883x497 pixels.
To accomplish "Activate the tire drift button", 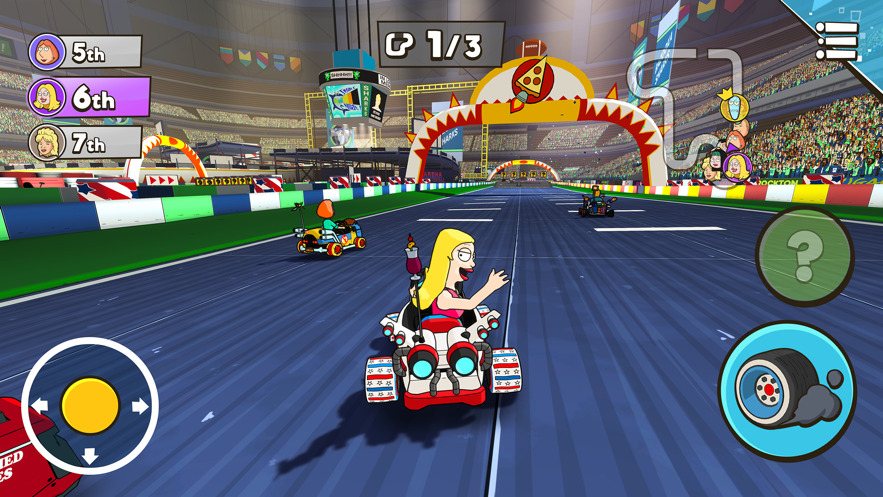I will [x=787, y=391].
